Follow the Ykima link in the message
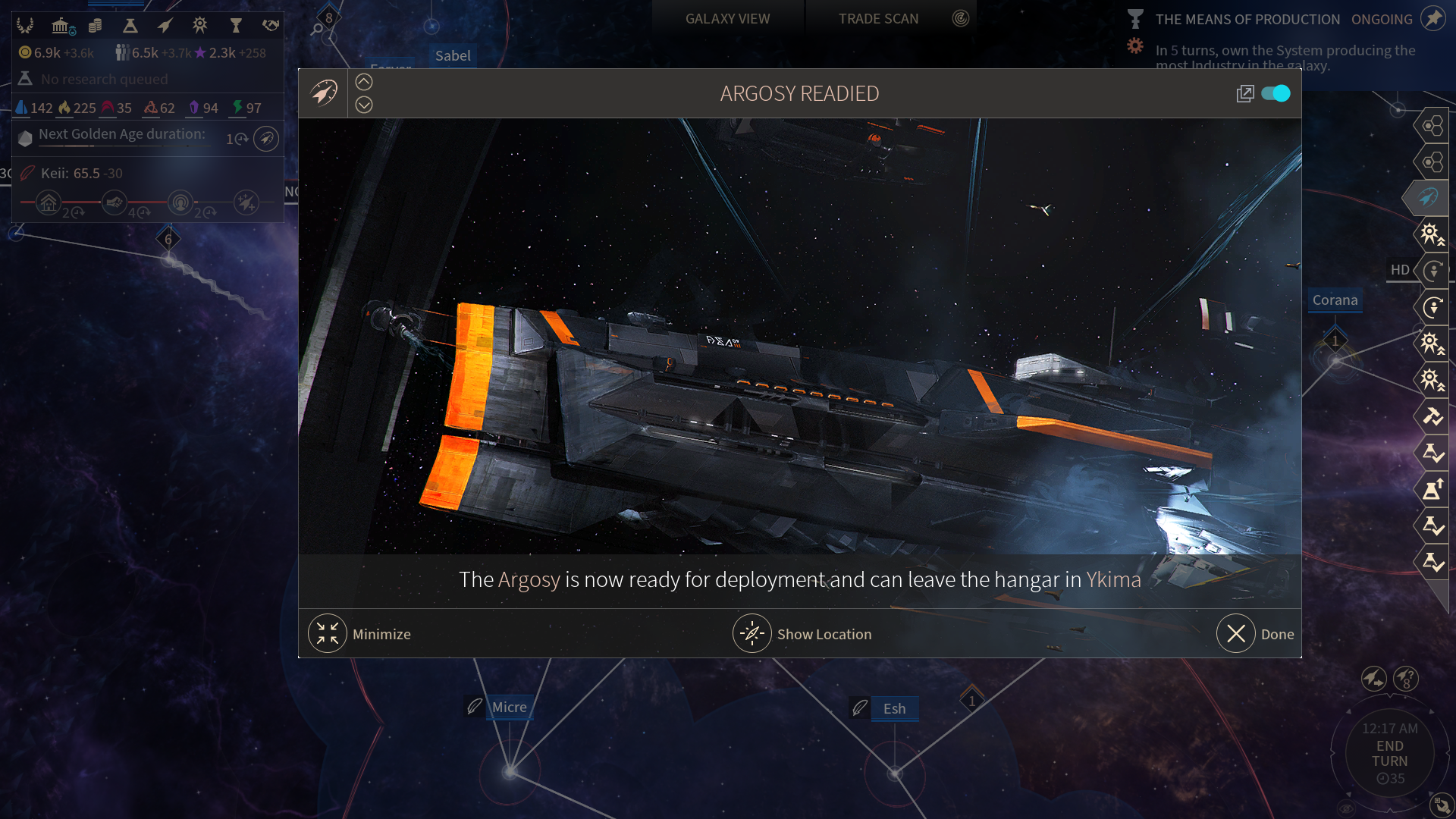 [x=1113, y=579]
